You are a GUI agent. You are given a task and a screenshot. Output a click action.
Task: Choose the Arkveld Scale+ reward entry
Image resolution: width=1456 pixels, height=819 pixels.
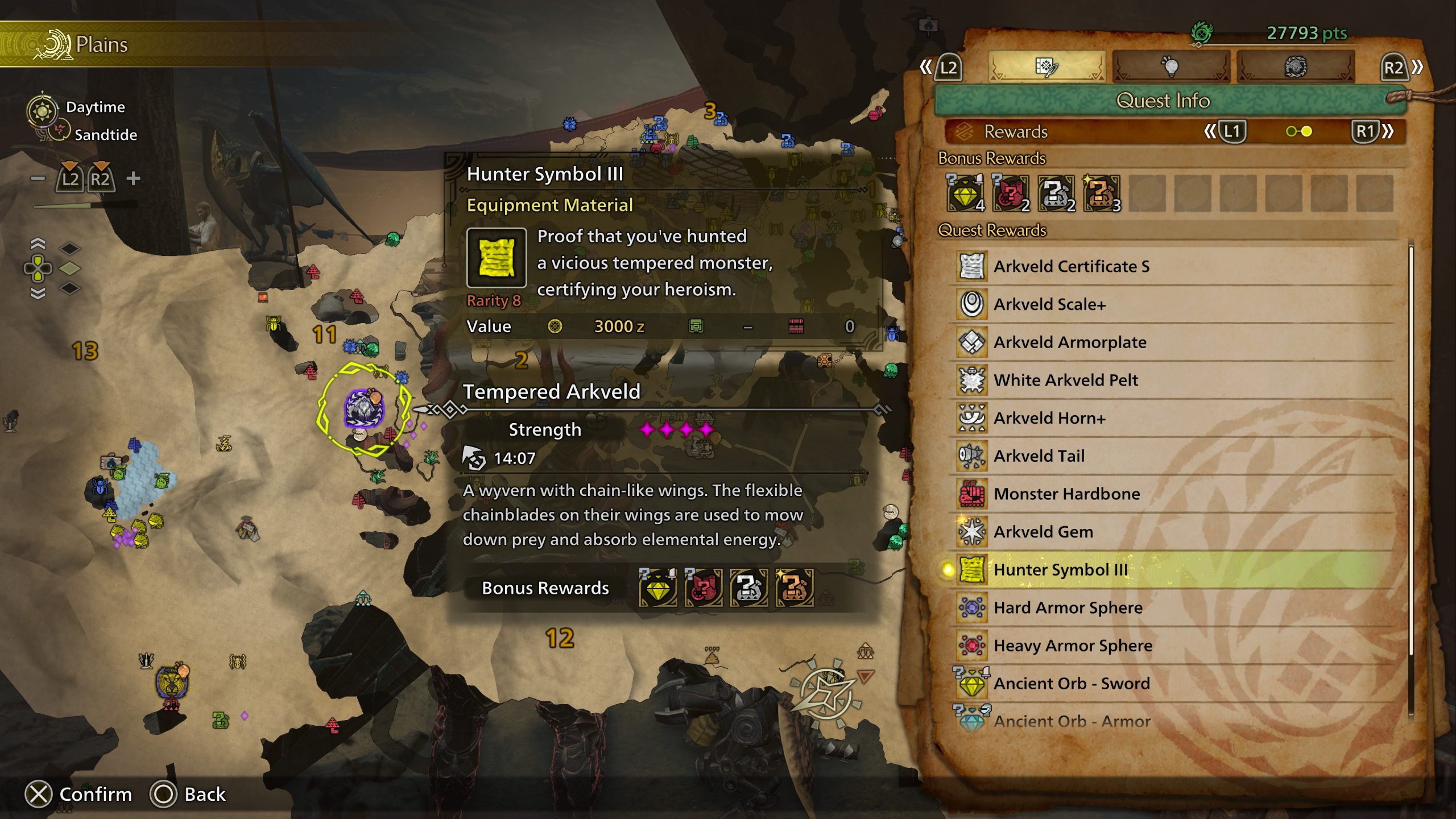click(1049, 304)
